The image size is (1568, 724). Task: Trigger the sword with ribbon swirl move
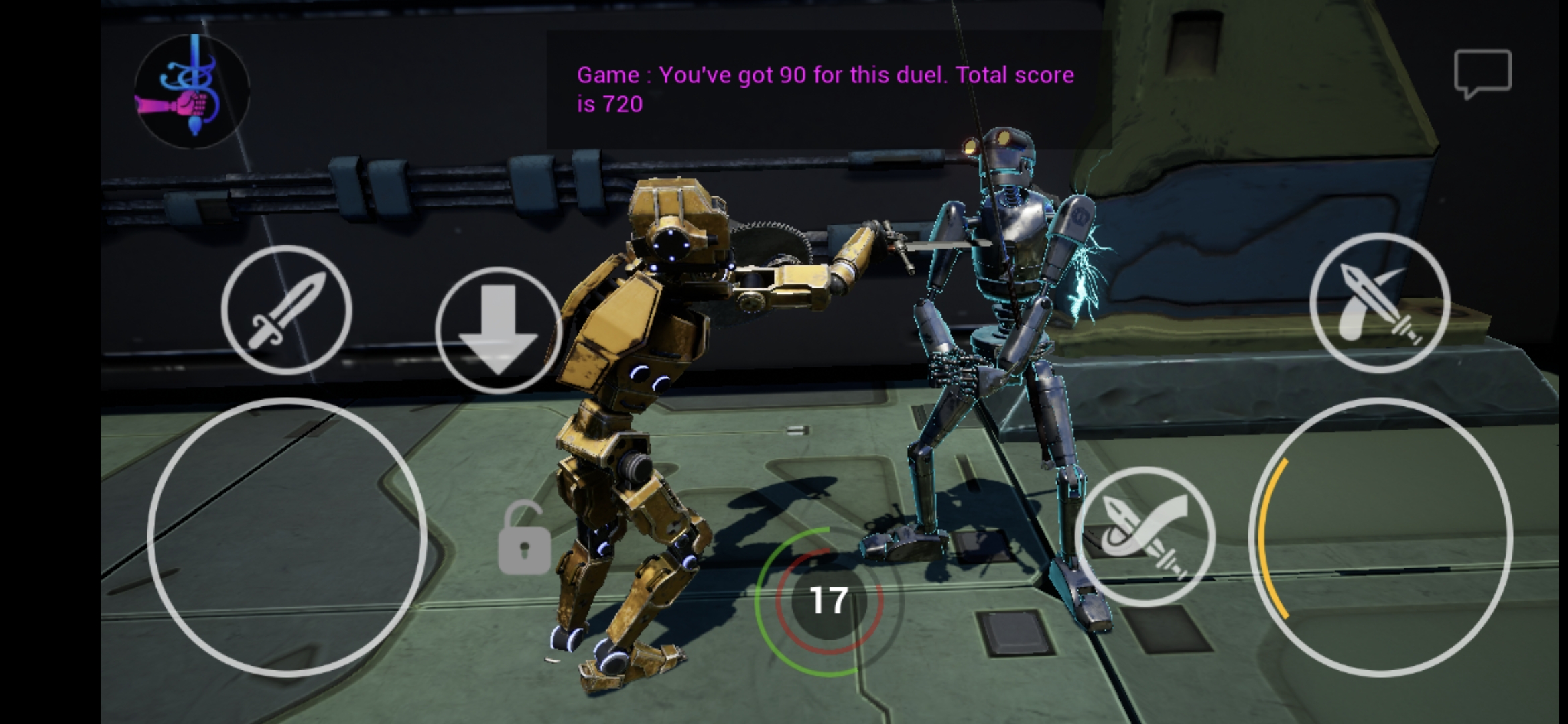pyautogui.click(x=1145, y=536)
